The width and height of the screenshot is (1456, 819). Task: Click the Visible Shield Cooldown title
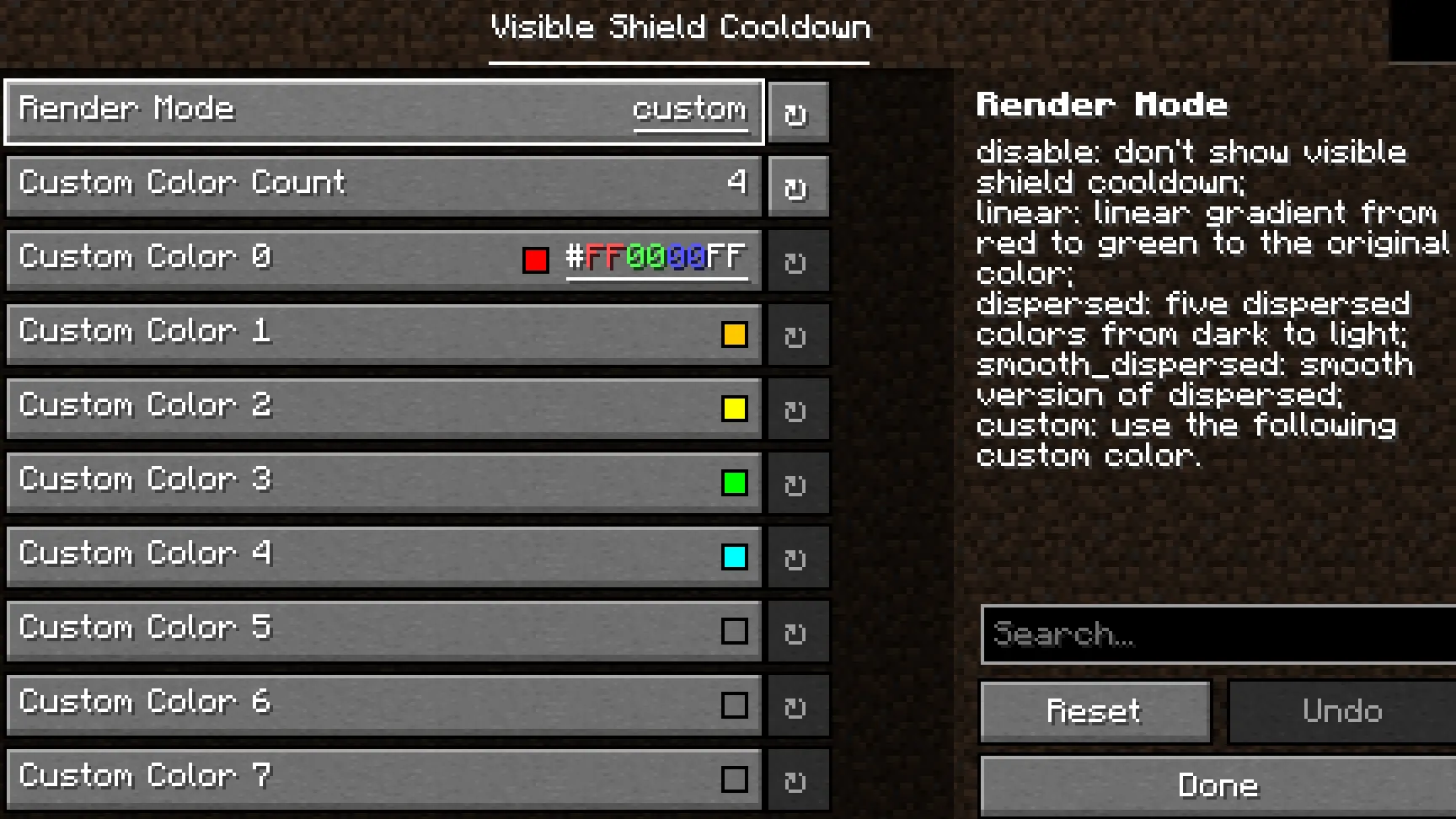[679, 27]
